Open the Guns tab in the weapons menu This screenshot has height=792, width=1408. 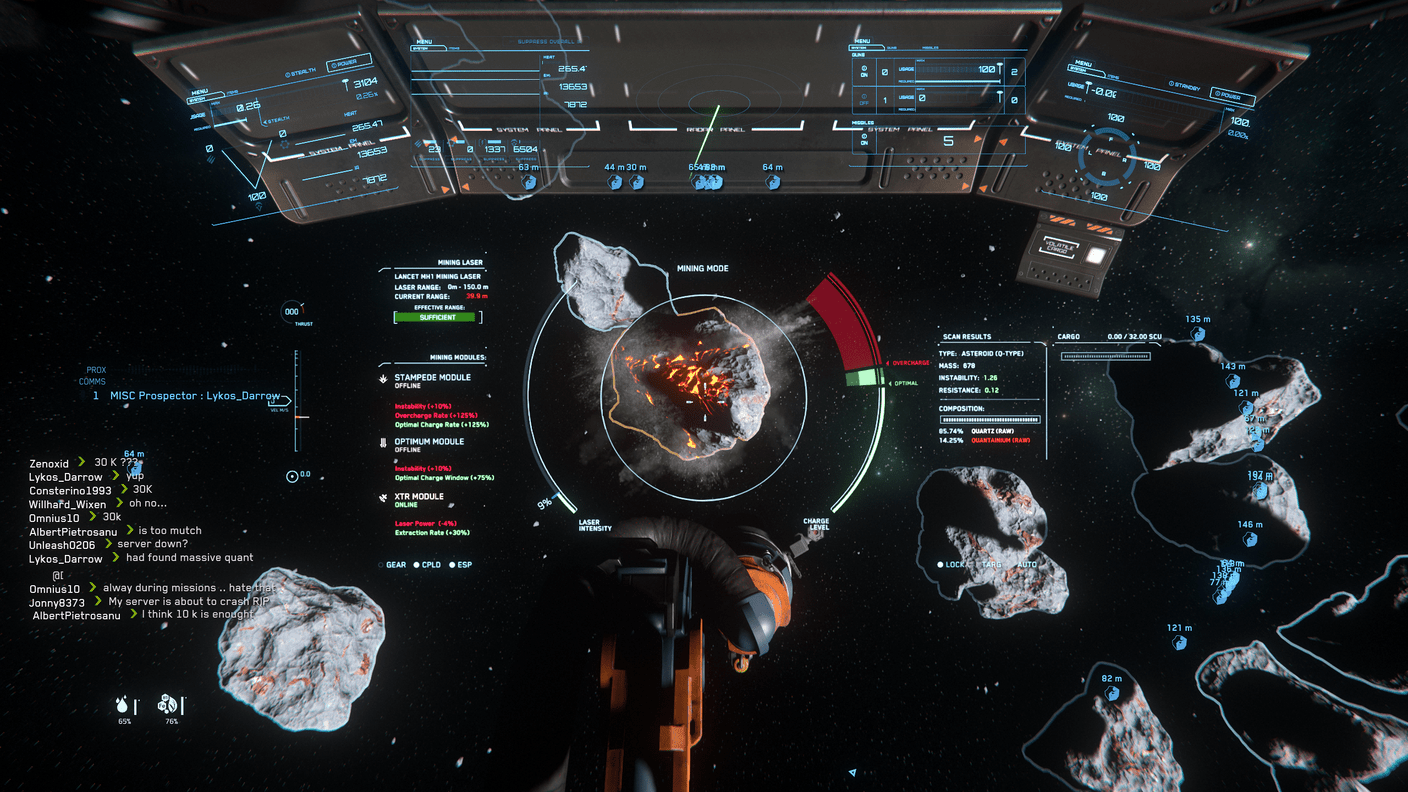(892, 47)
